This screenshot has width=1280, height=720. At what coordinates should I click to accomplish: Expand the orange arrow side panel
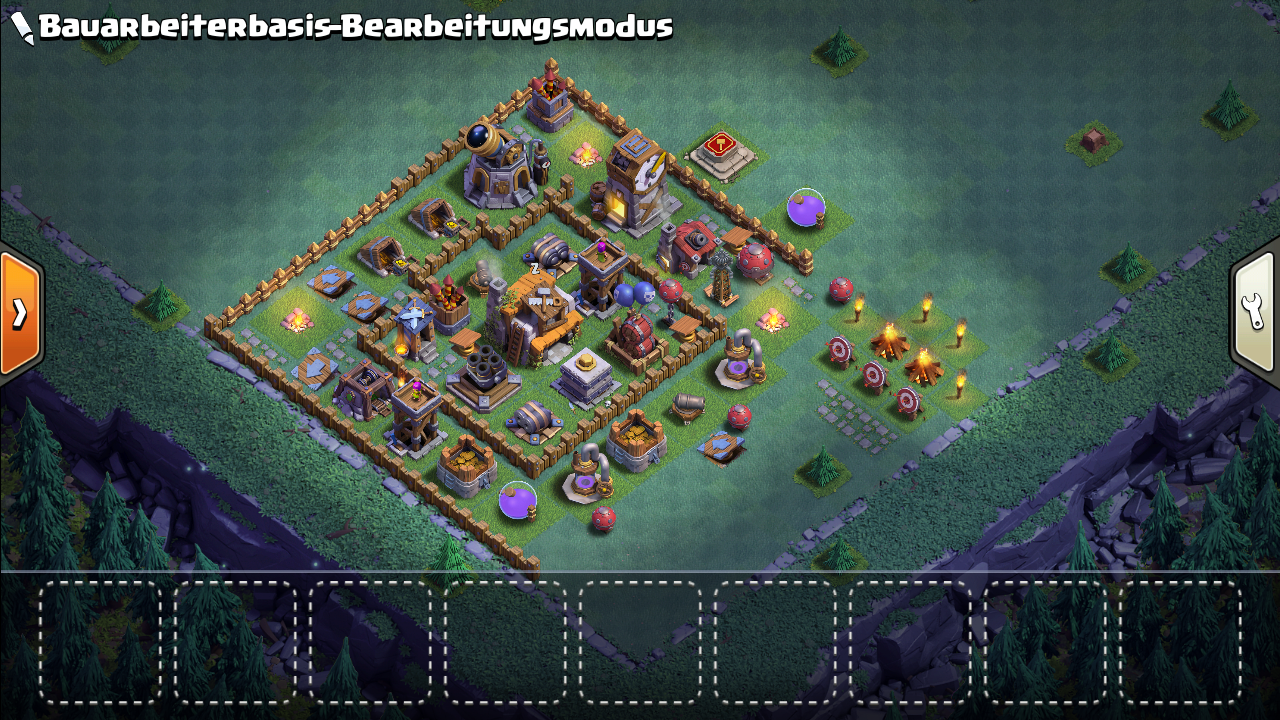(x=20, y=313)
